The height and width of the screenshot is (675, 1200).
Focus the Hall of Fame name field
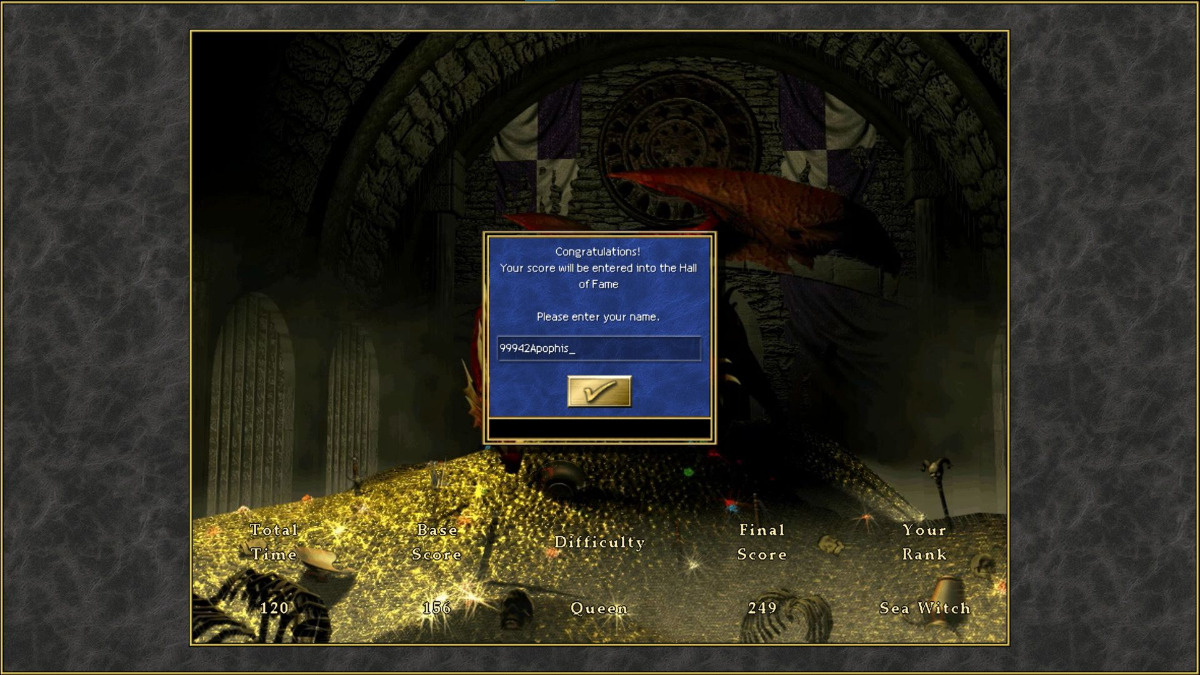point(598,348)
